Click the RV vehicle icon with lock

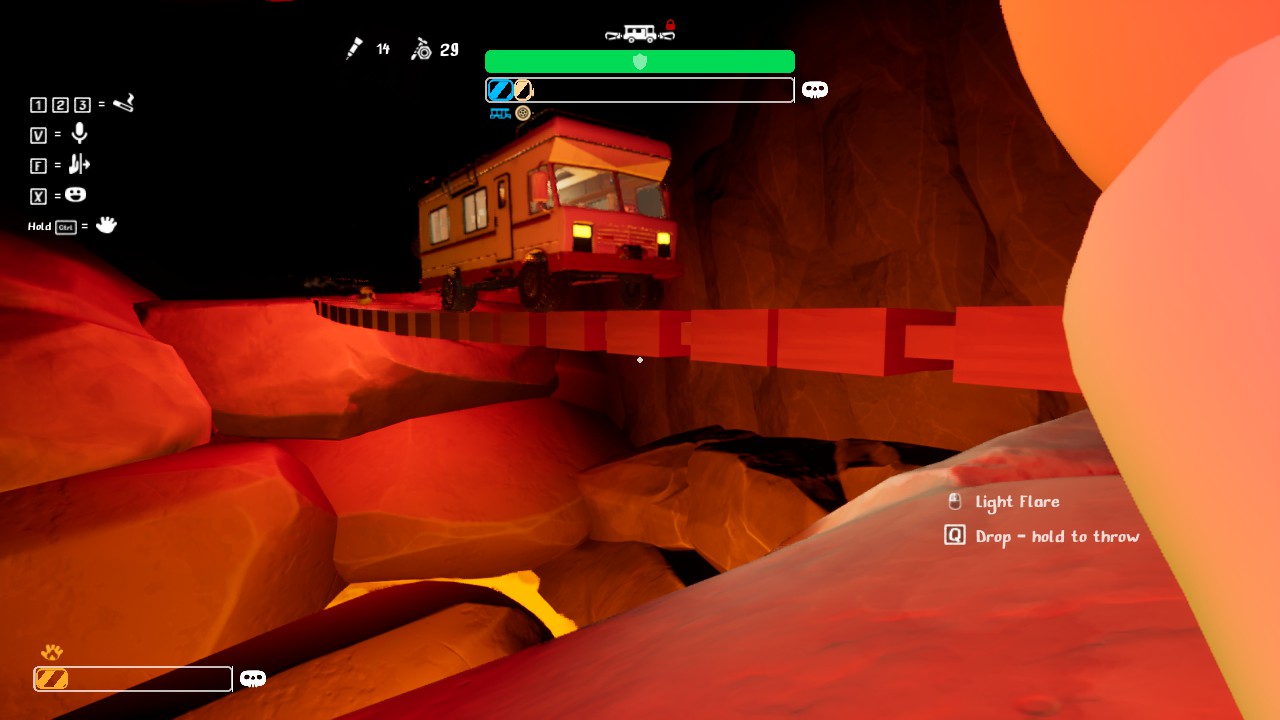click(x=639, y=32)
